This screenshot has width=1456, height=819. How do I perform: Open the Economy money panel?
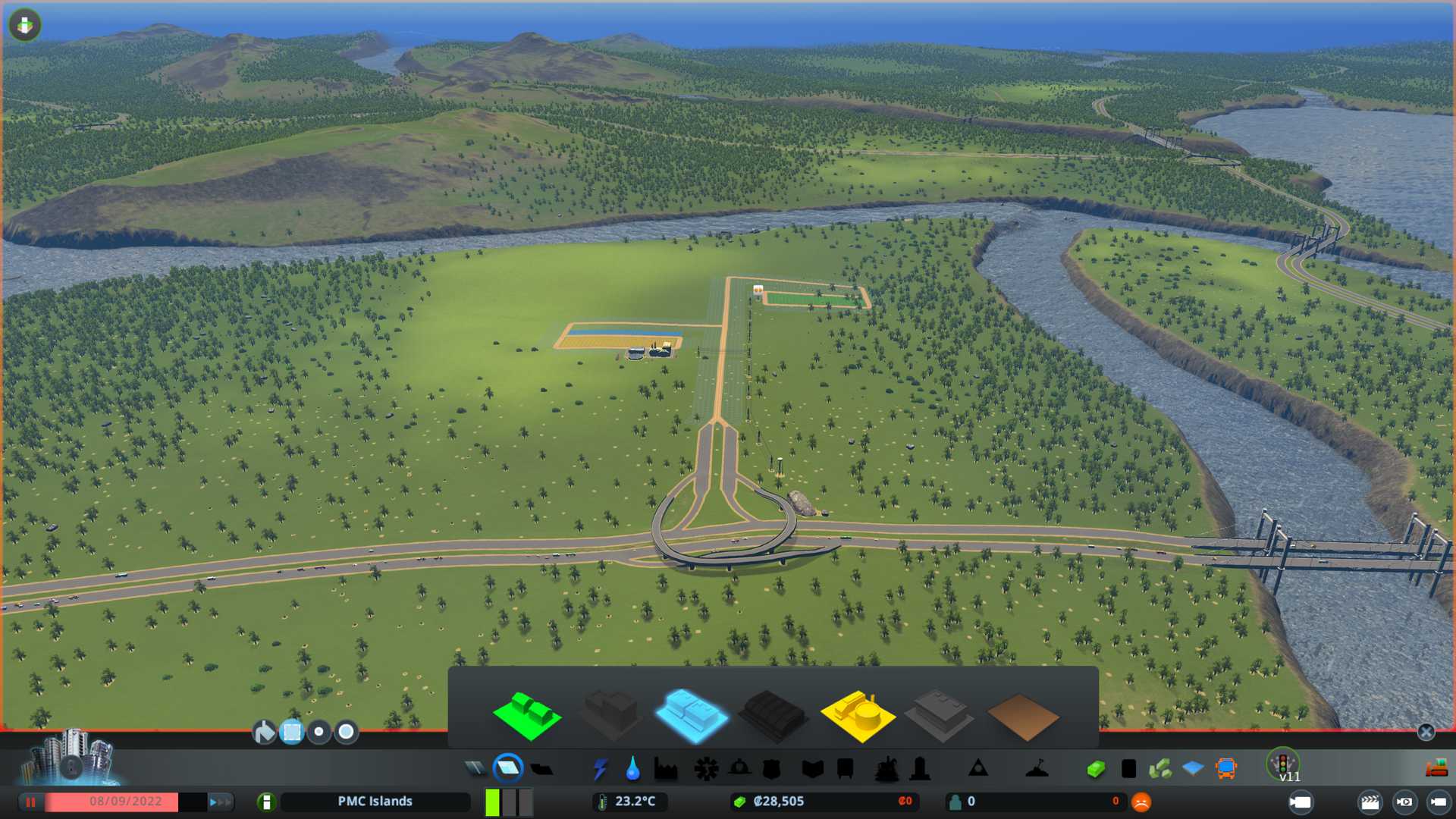pos(780,802)
